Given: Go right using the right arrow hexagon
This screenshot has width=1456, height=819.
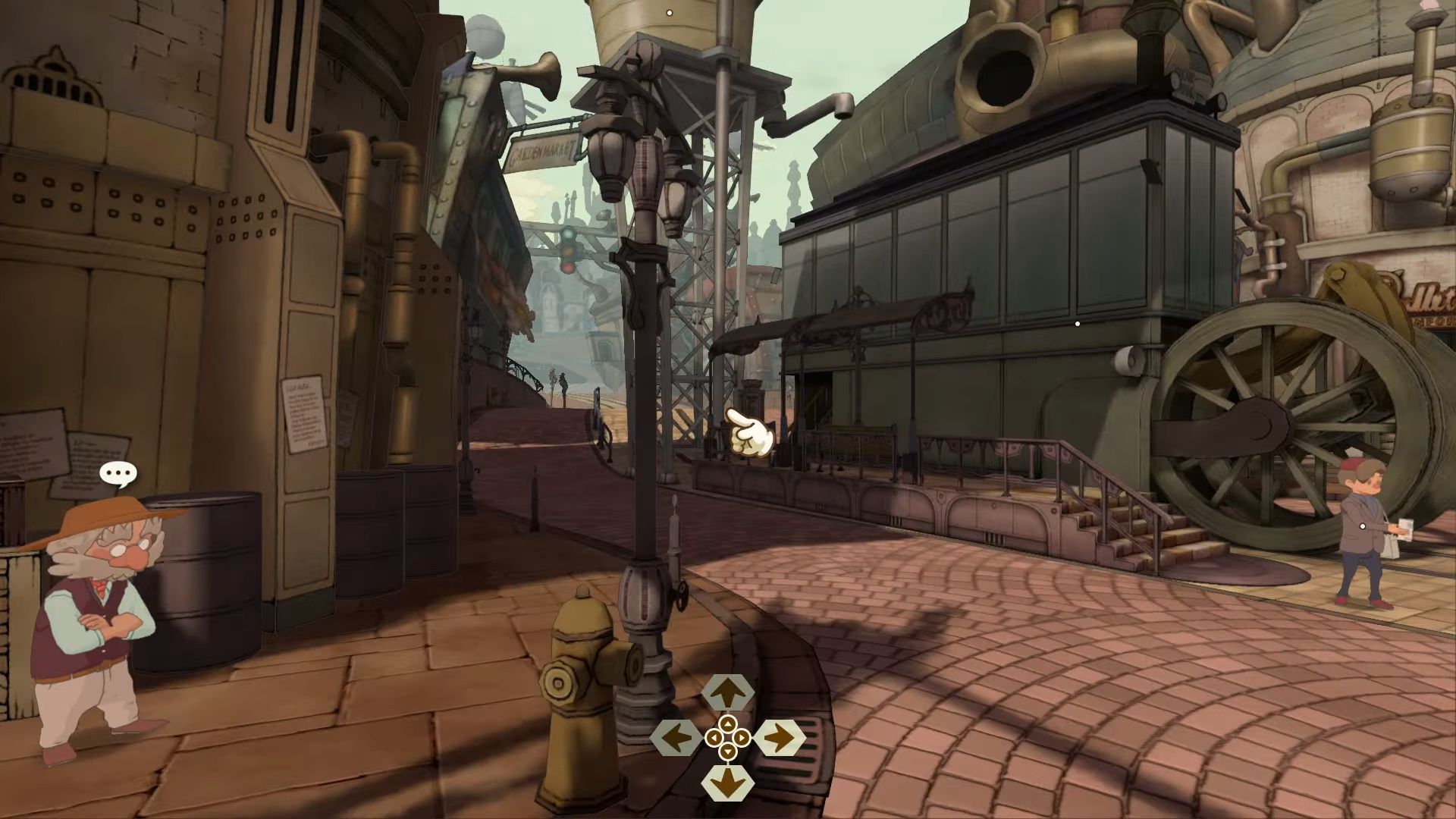Looking at the screenshot, I should (780, 736).
